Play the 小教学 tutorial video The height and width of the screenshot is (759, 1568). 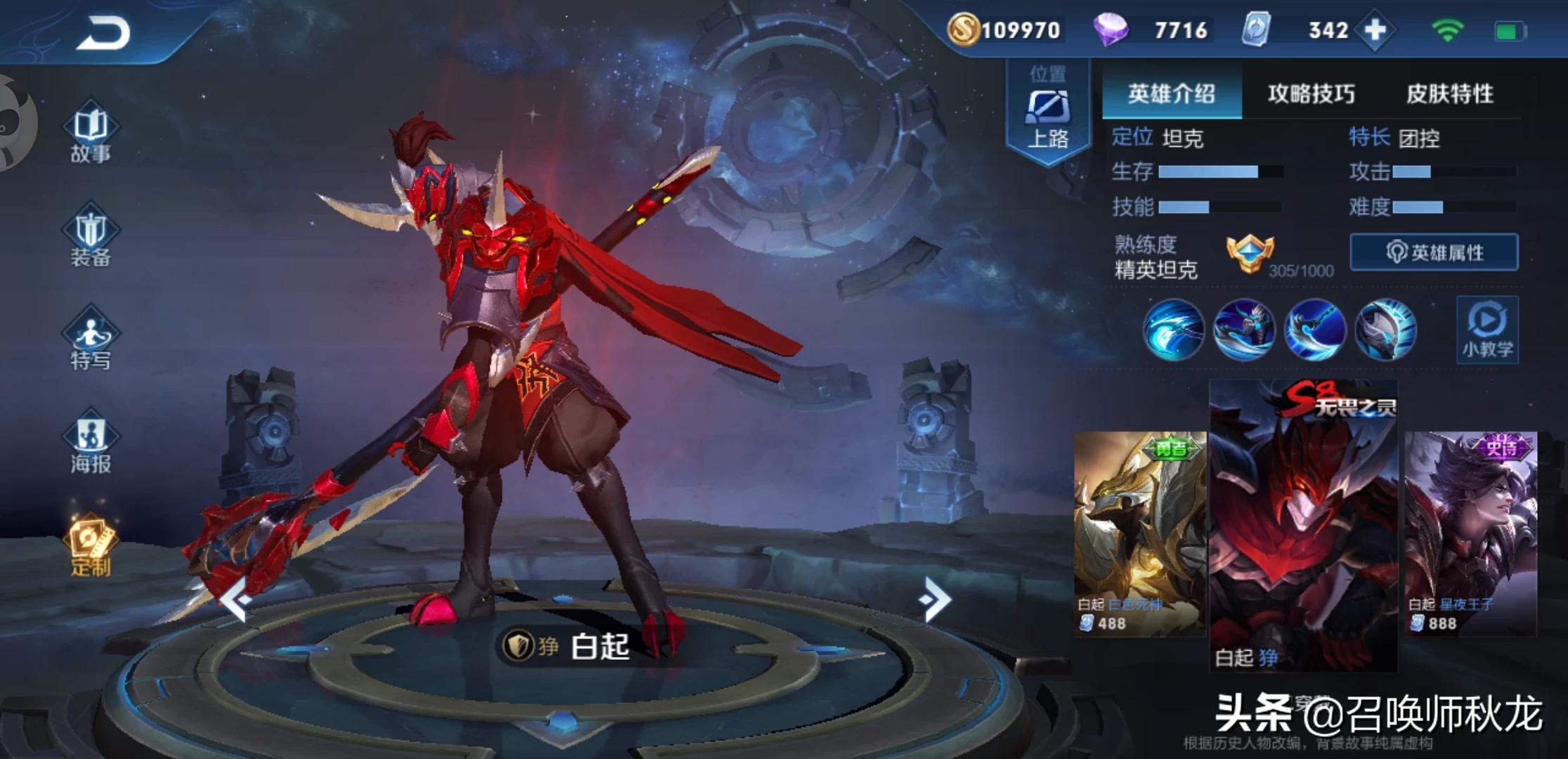[x=1487, y=330]
